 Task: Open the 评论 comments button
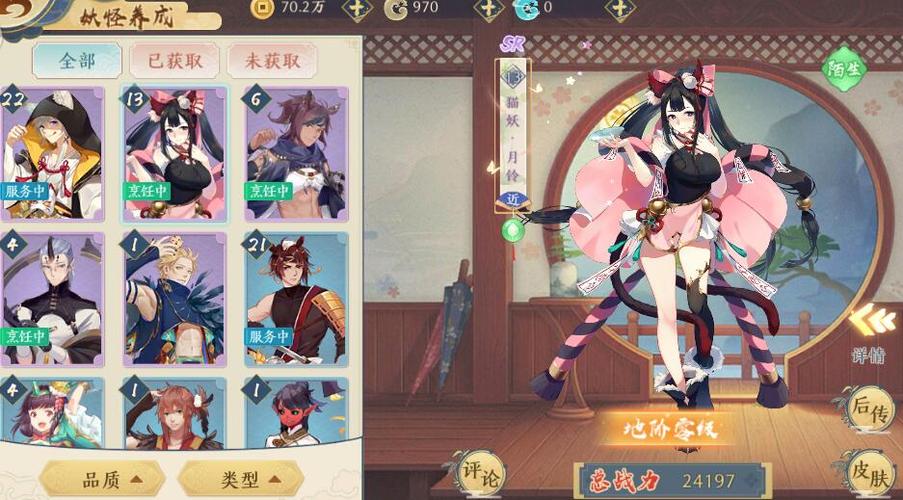click(x=482, y=472)
